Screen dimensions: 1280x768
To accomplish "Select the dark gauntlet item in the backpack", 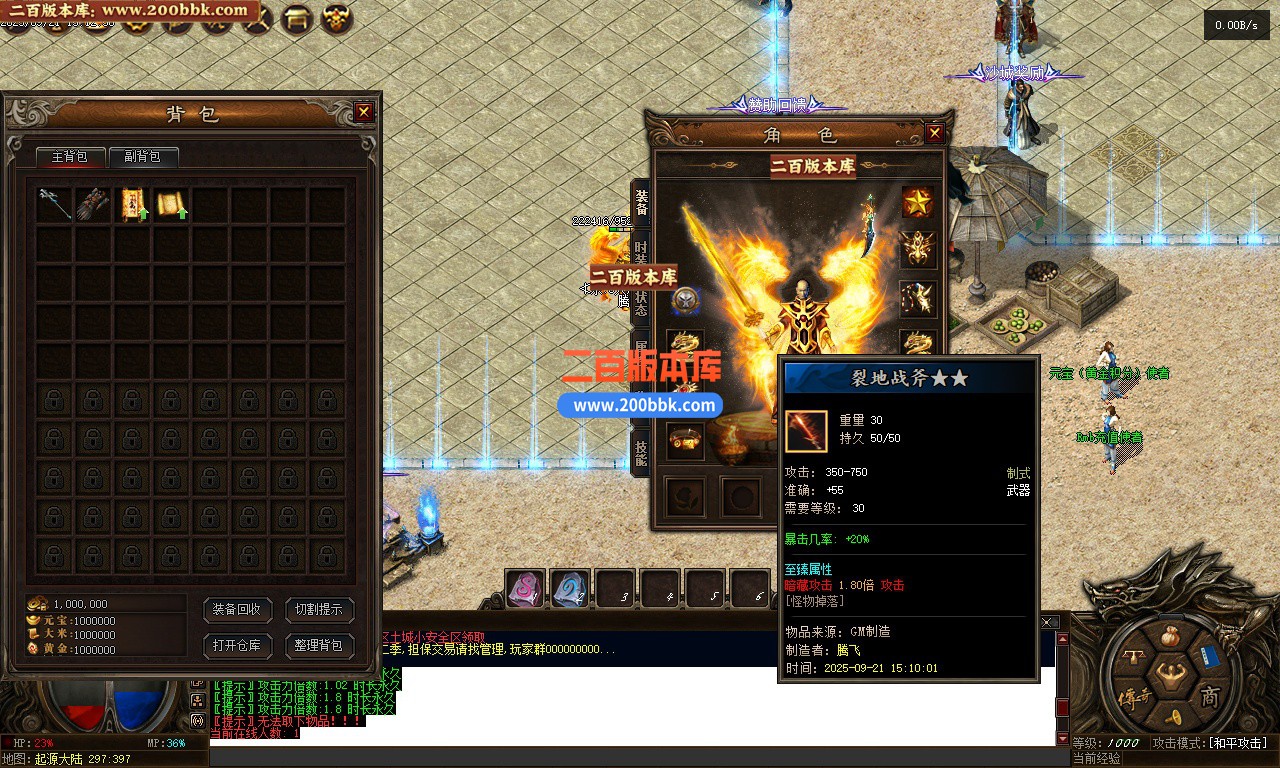I will tap(93, 204).
